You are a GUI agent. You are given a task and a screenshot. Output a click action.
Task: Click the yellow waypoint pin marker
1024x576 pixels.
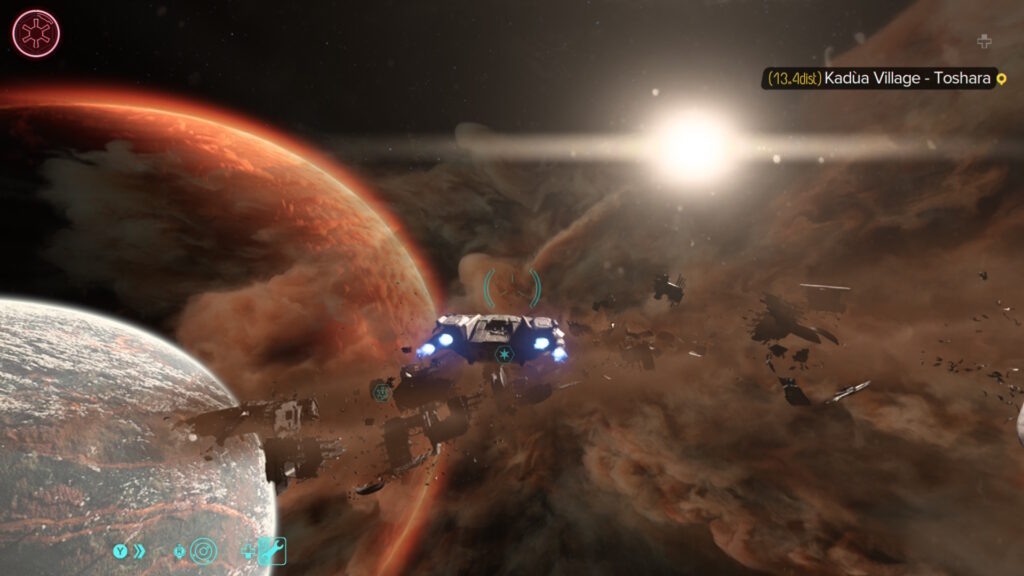point(1001,78)
